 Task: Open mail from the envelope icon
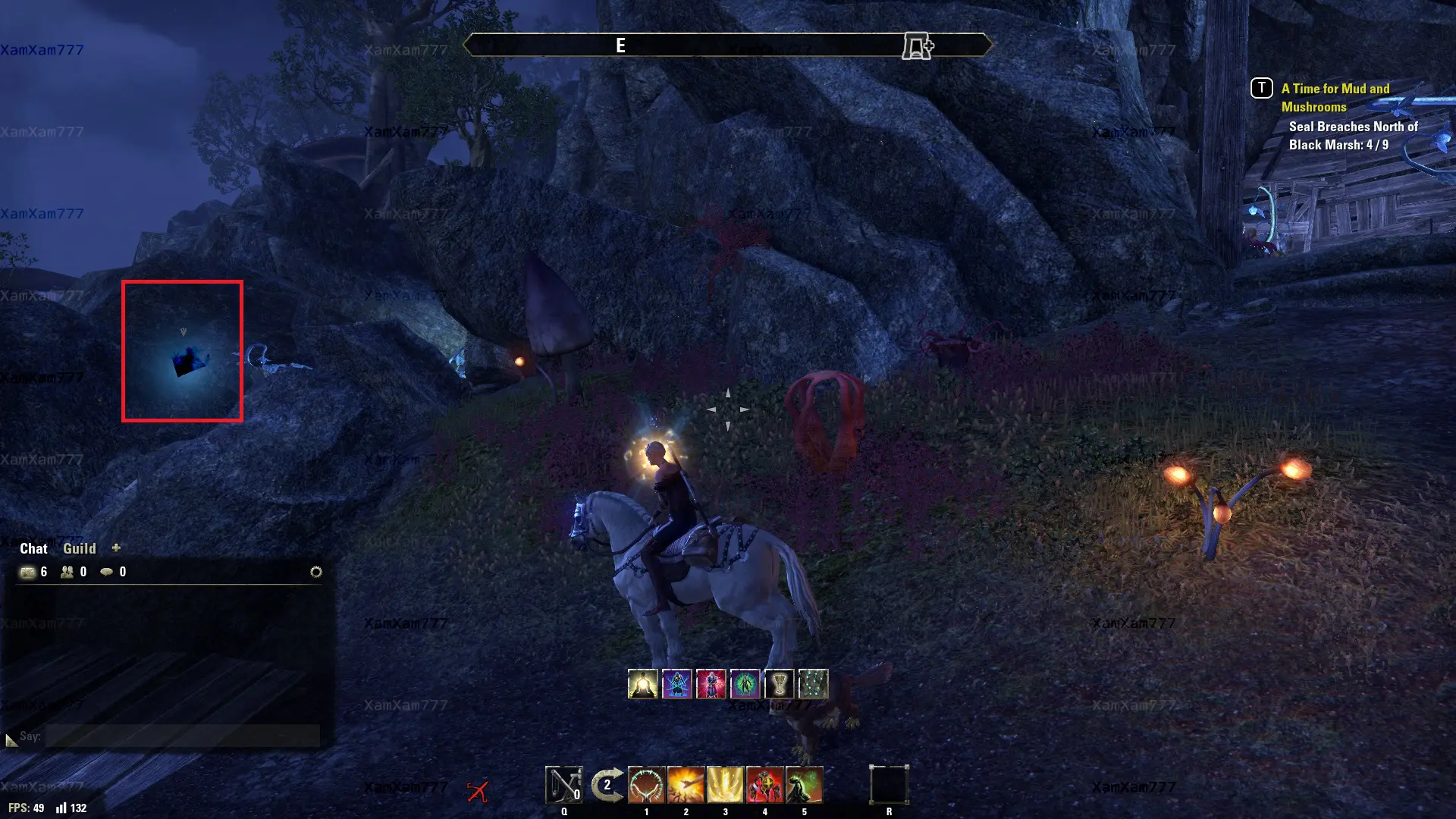click(x=28, y=572)
